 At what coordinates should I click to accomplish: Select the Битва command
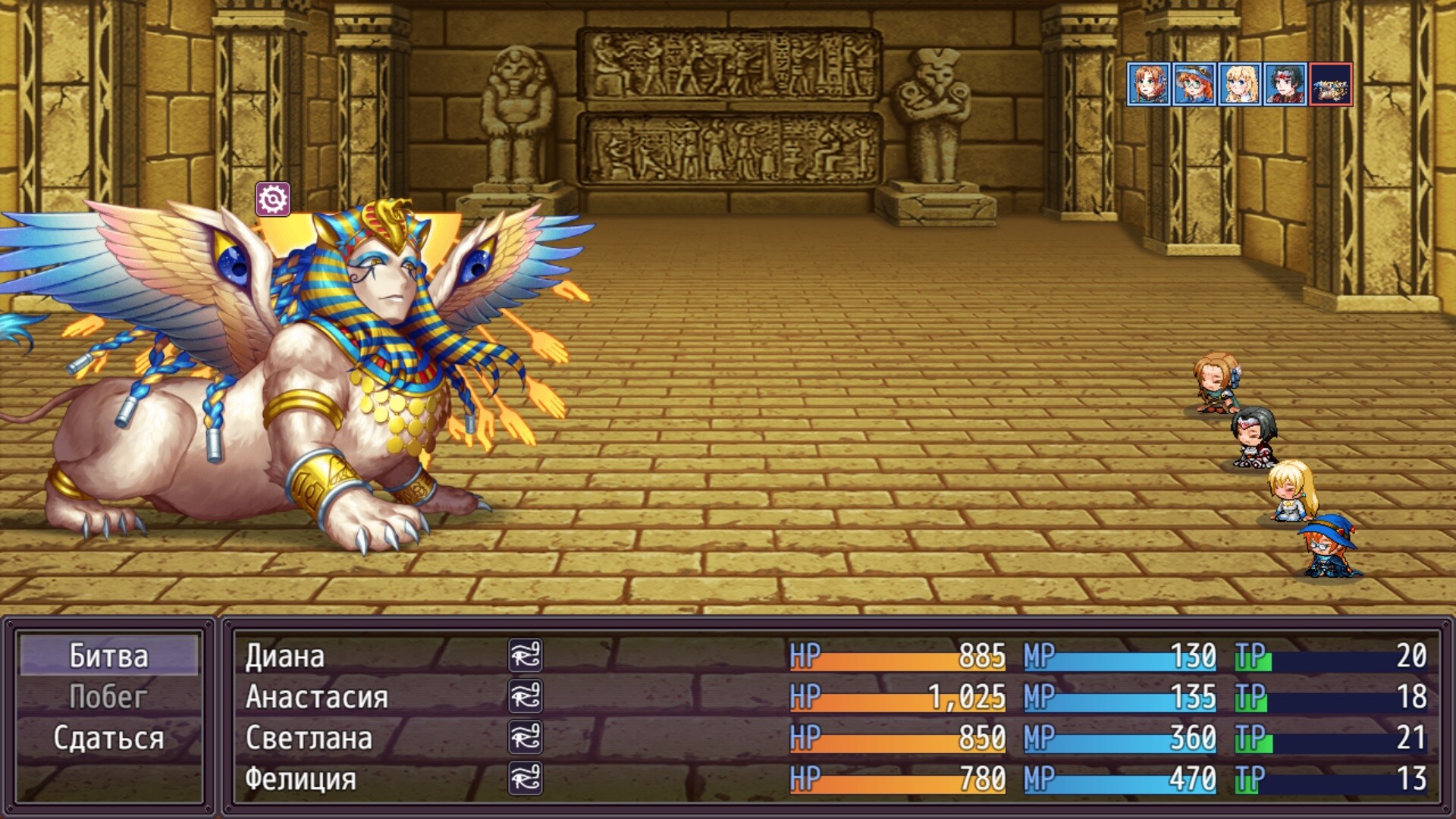108,656
